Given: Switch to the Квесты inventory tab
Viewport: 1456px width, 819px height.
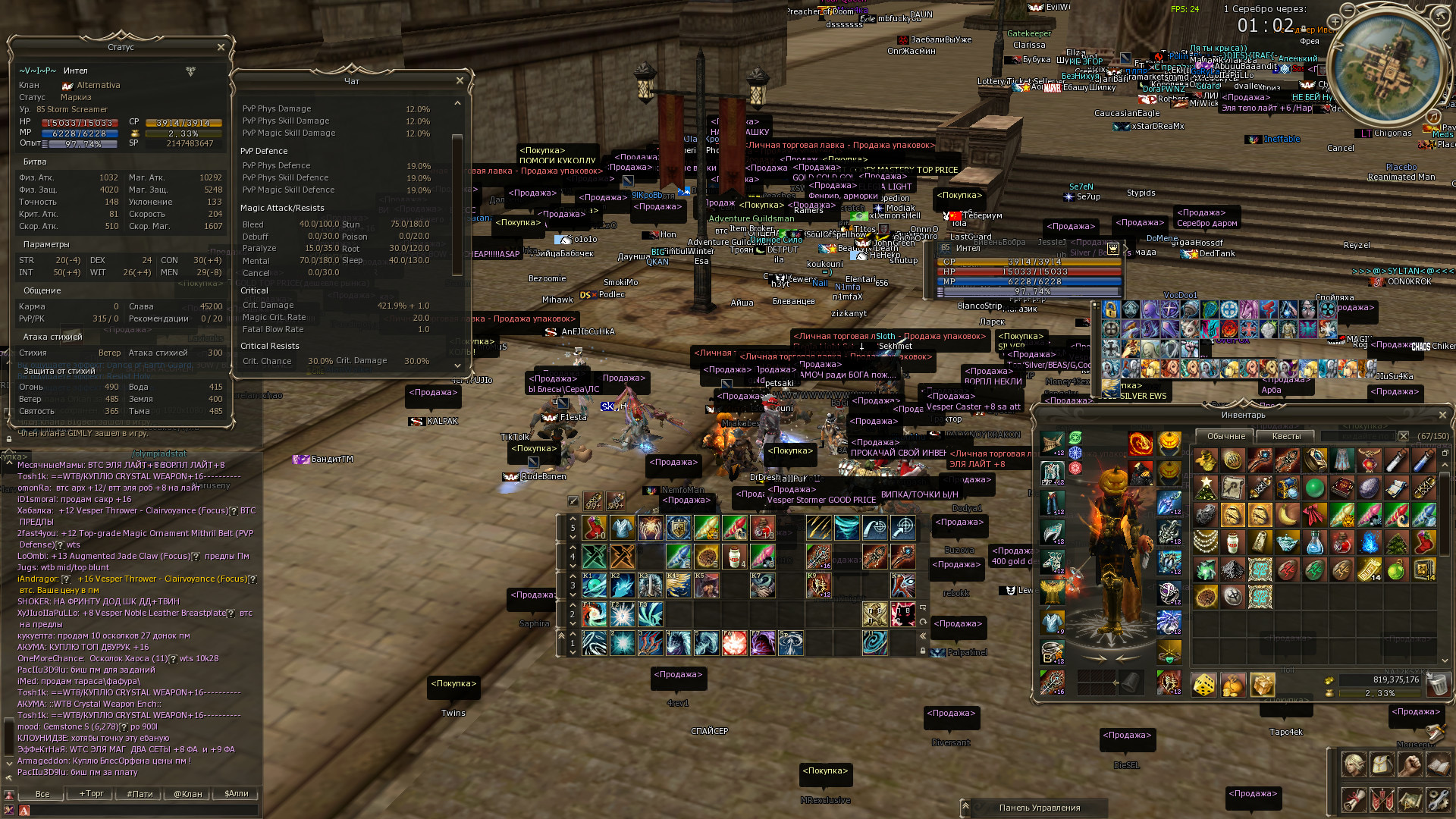Looking at the screenshot, I should 1286,436.
